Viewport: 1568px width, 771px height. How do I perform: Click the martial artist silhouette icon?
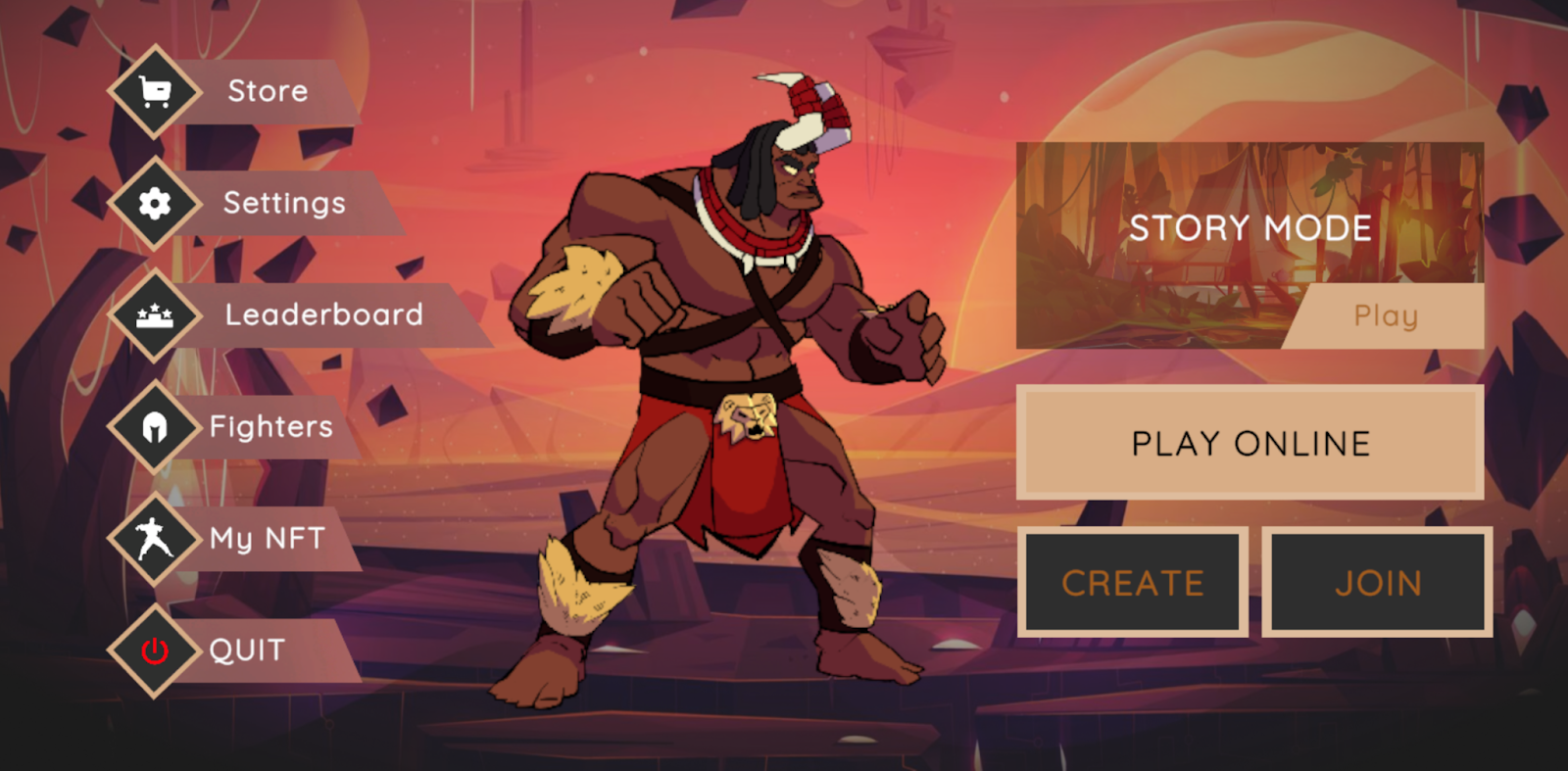(x=155, y=538)
